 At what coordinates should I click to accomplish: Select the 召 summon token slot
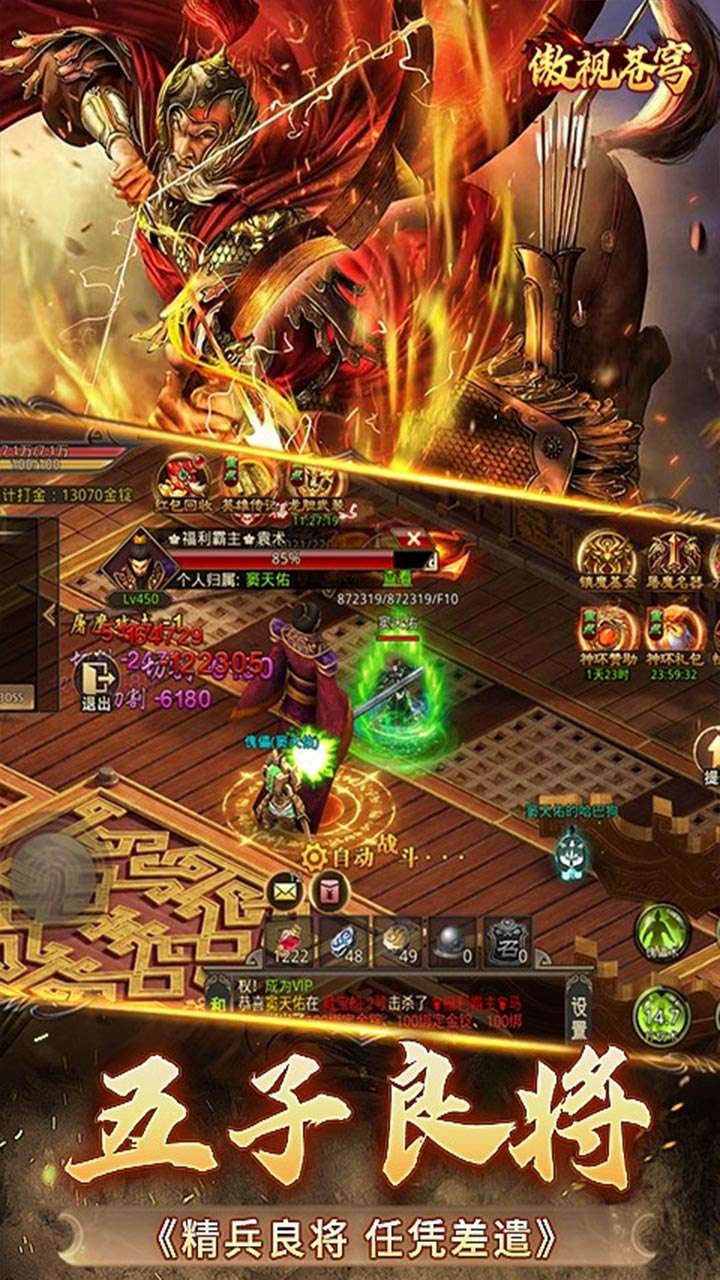coord(508,943)
